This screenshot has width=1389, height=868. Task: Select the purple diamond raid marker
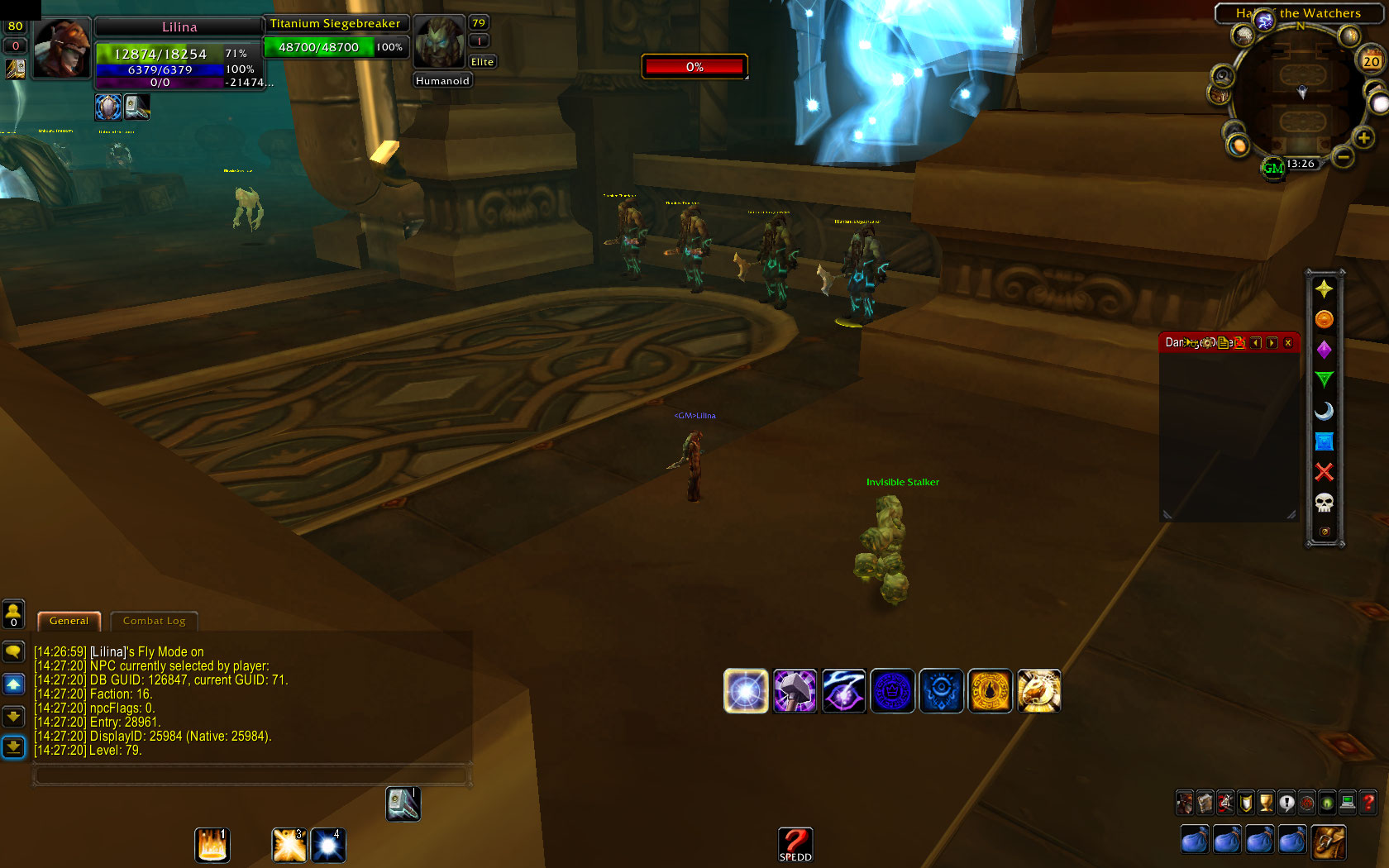pyautogui.click(x=1325, y=349)
